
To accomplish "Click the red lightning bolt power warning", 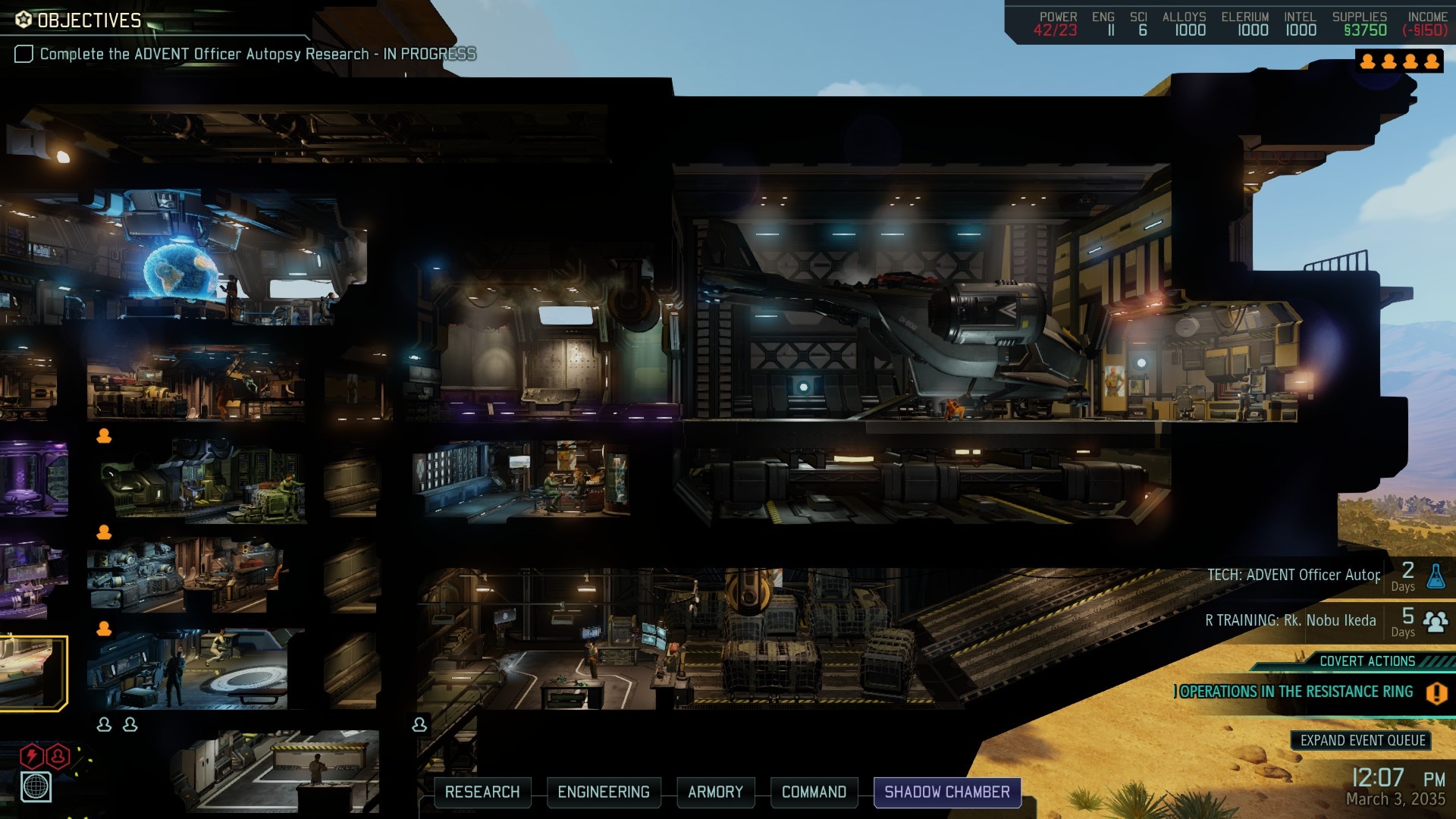I will [x=31, y=755].
